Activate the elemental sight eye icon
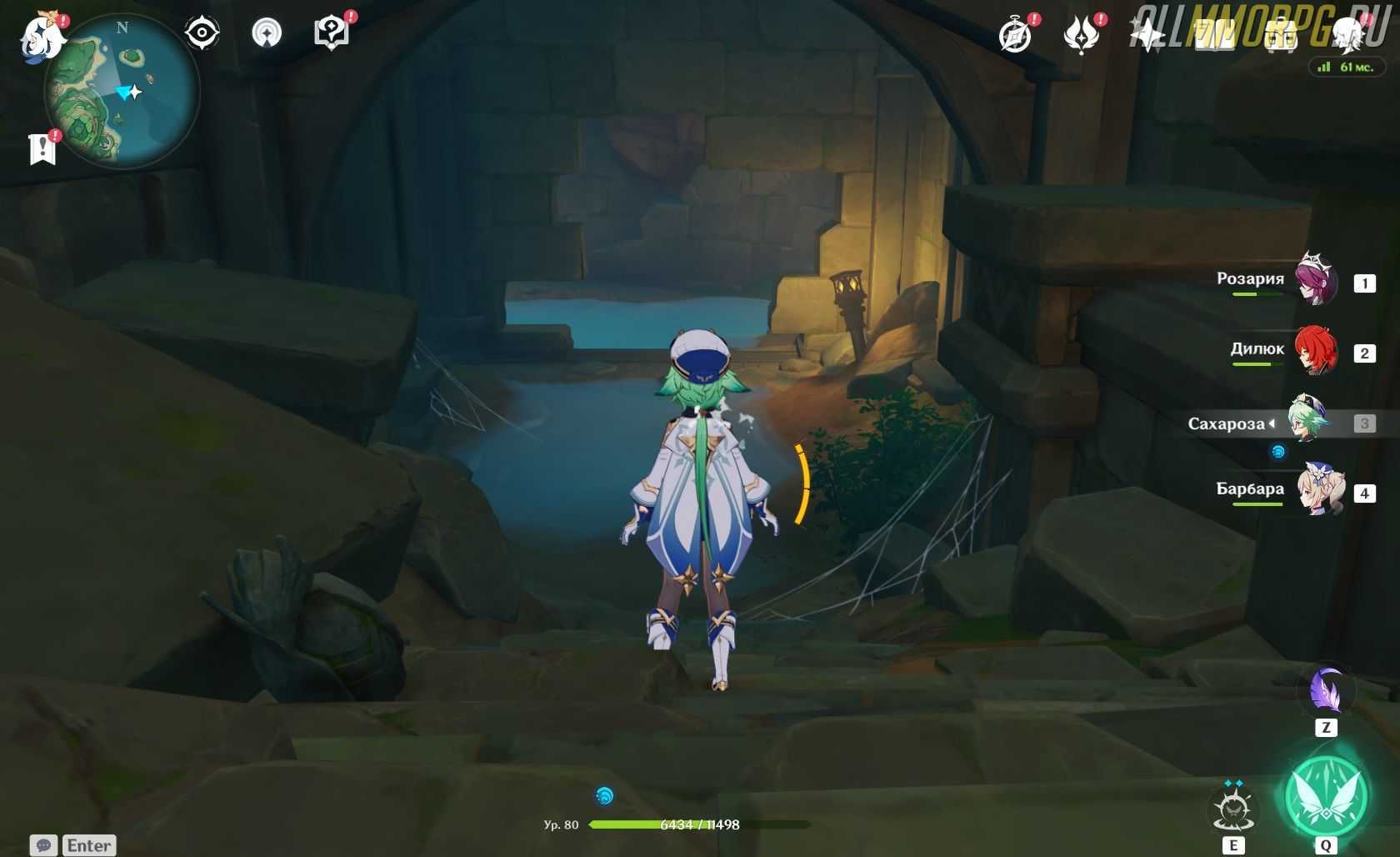The width and height of the screenshot is (1400, 857). 202,33
